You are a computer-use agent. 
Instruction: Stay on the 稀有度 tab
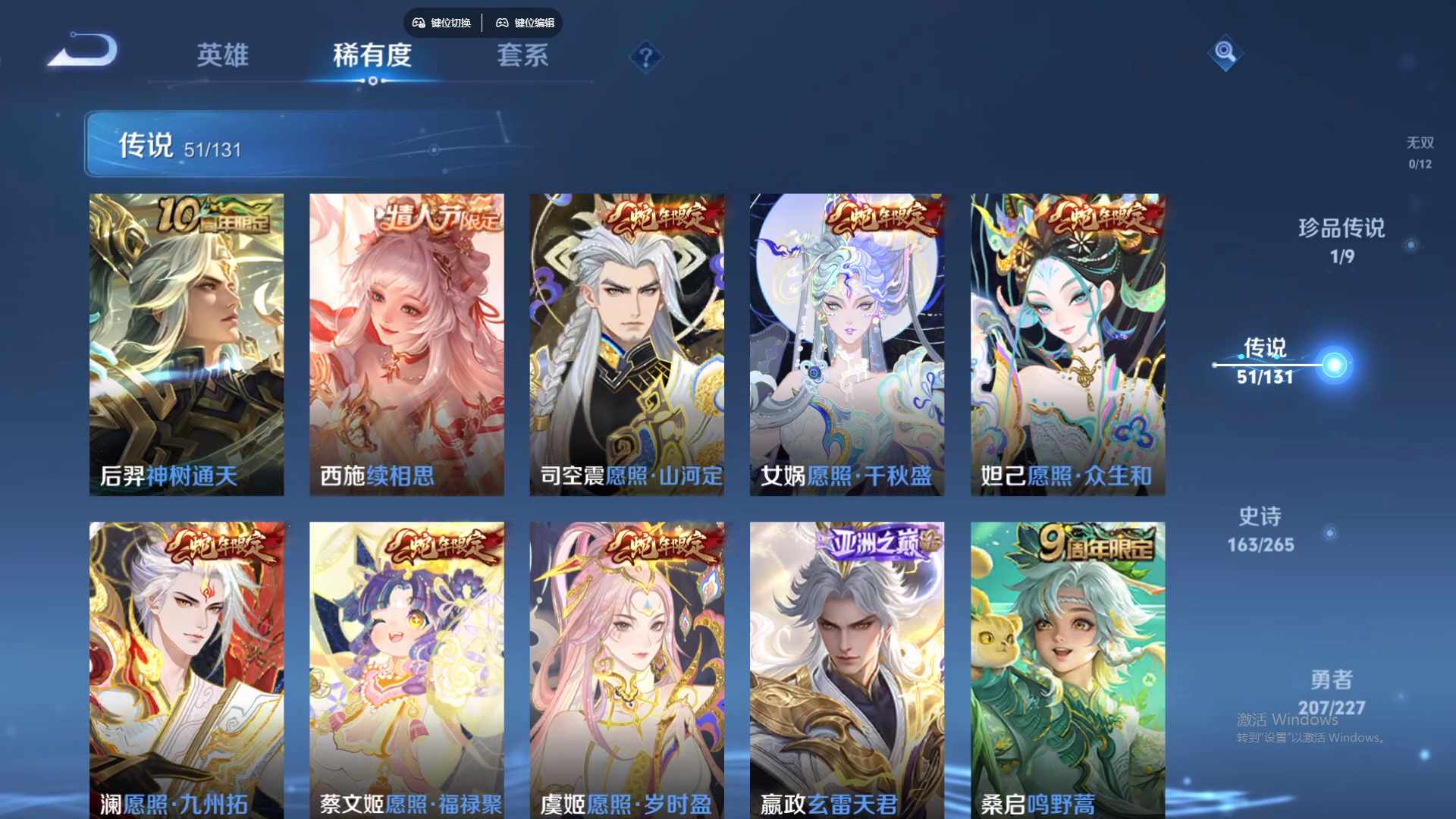[x=372, y=56]
